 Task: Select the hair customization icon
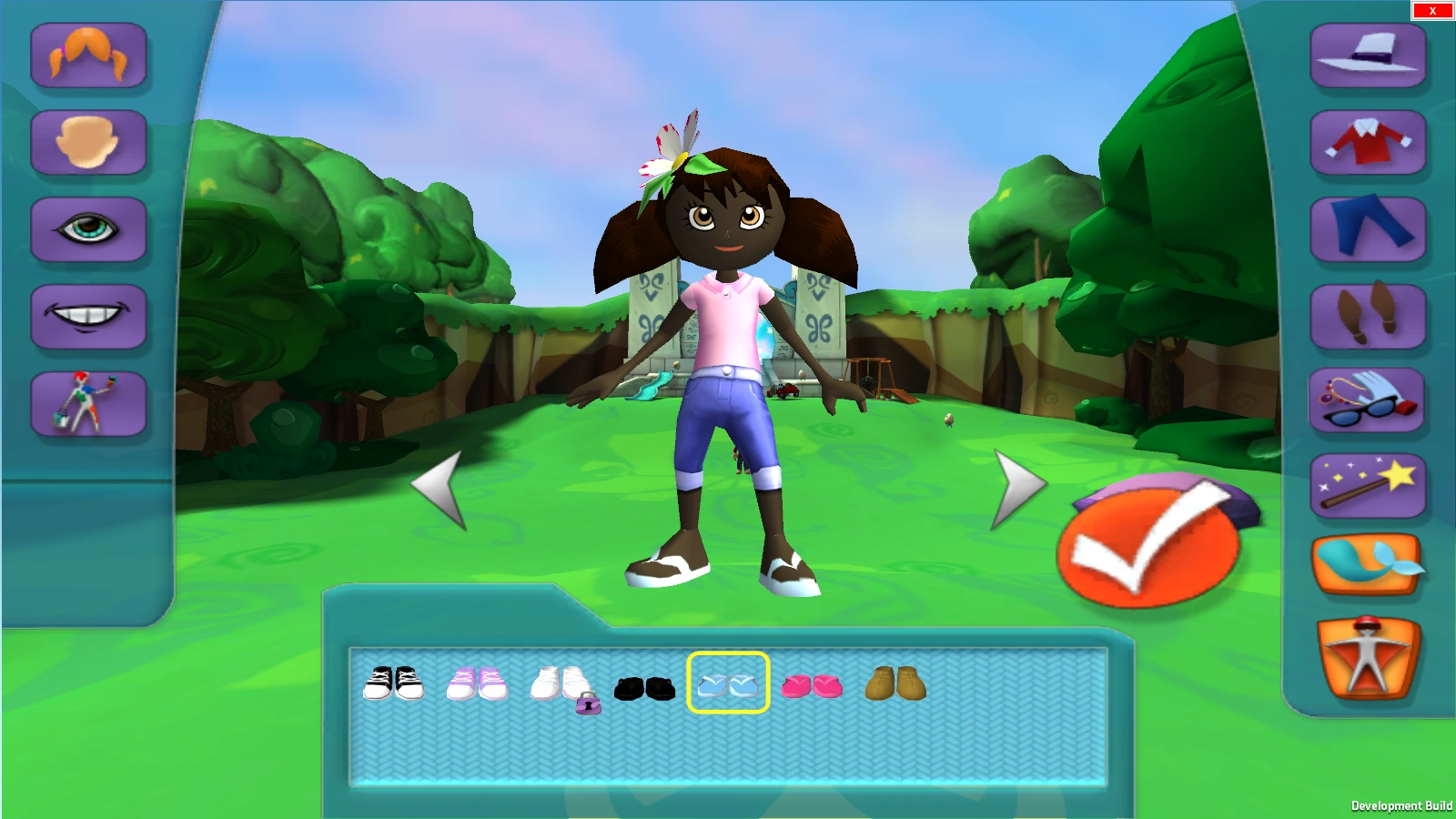(x=88, y=56)
